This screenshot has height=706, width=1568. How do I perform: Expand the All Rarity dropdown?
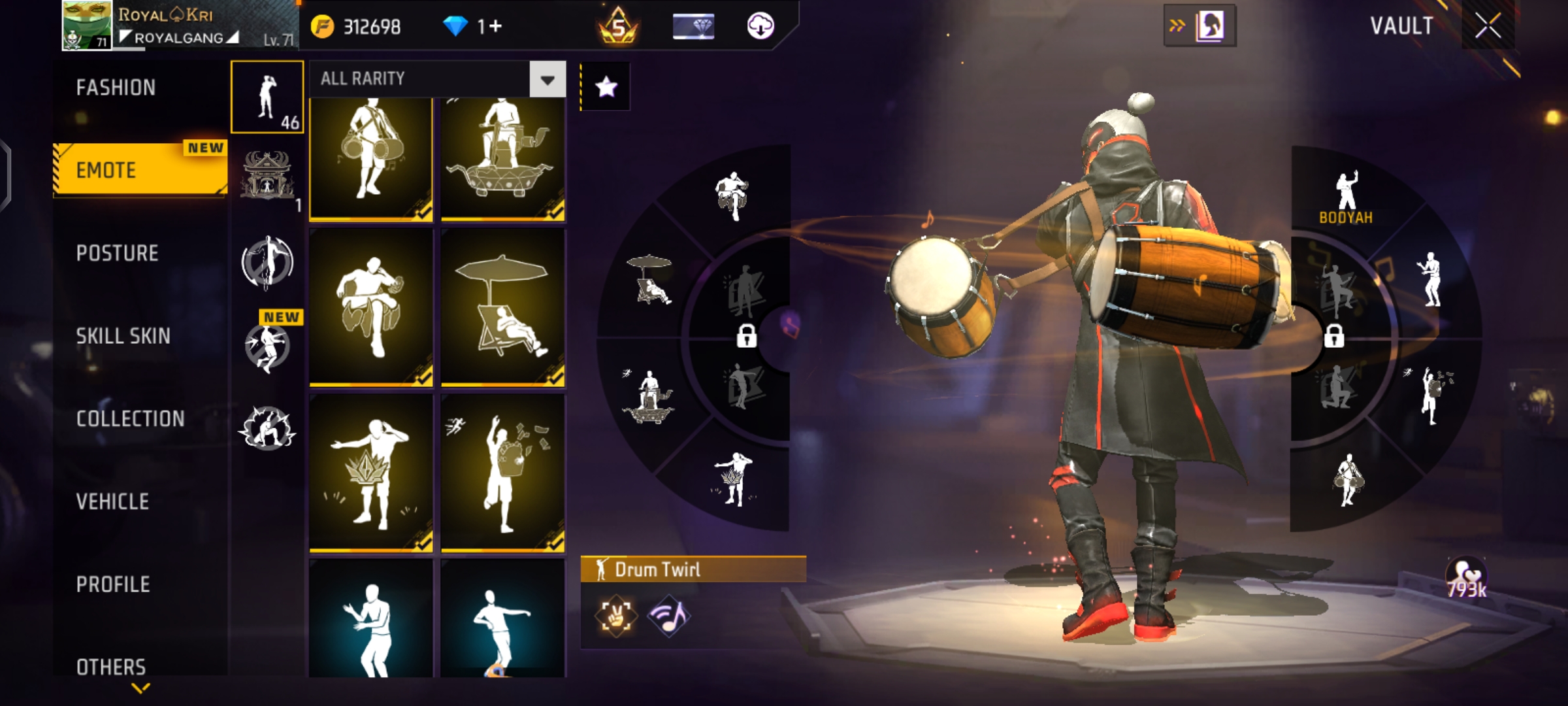(x=547, y=80)
